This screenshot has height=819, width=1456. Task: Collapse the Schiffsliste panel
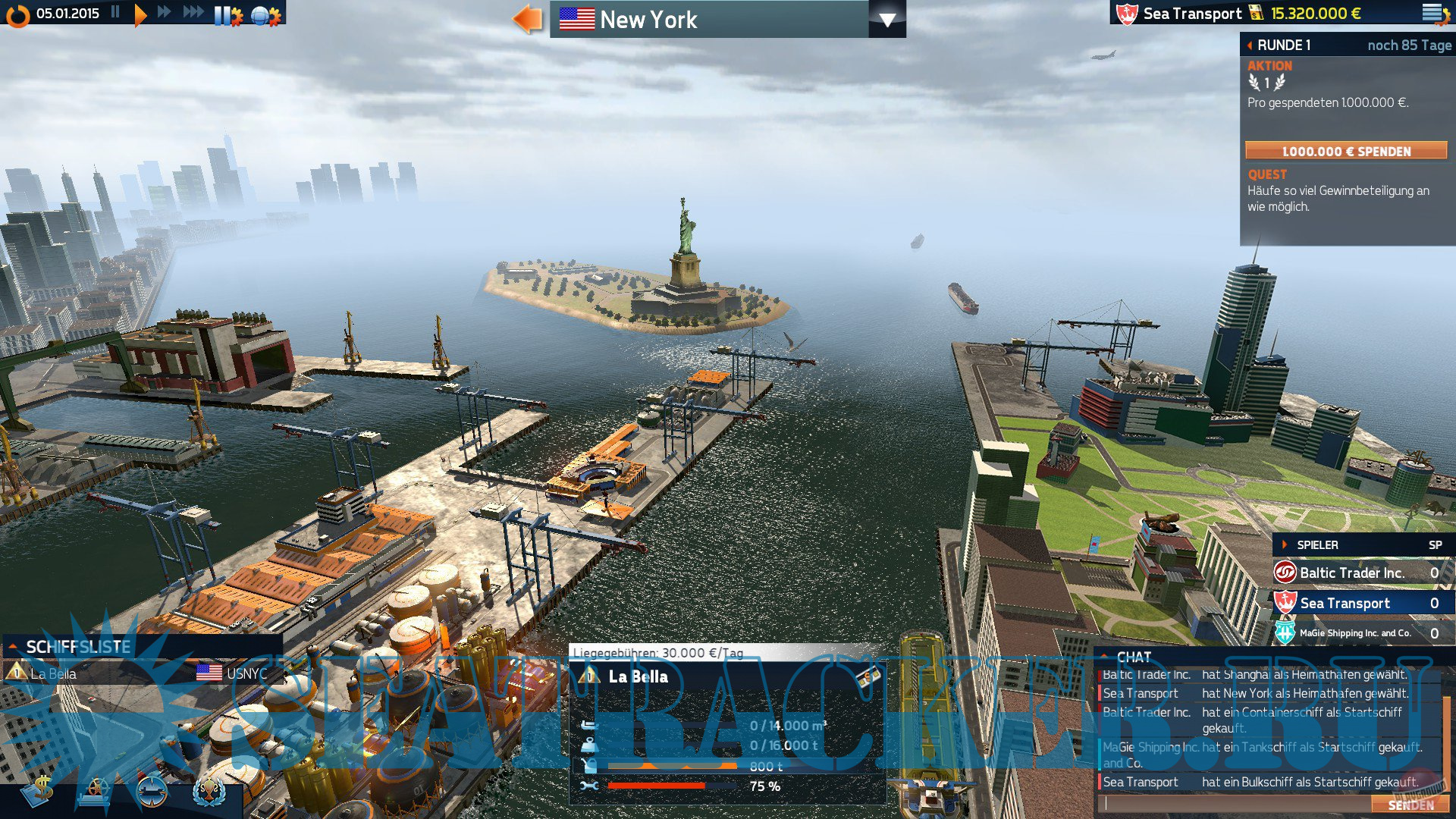(x=13, y=647)
